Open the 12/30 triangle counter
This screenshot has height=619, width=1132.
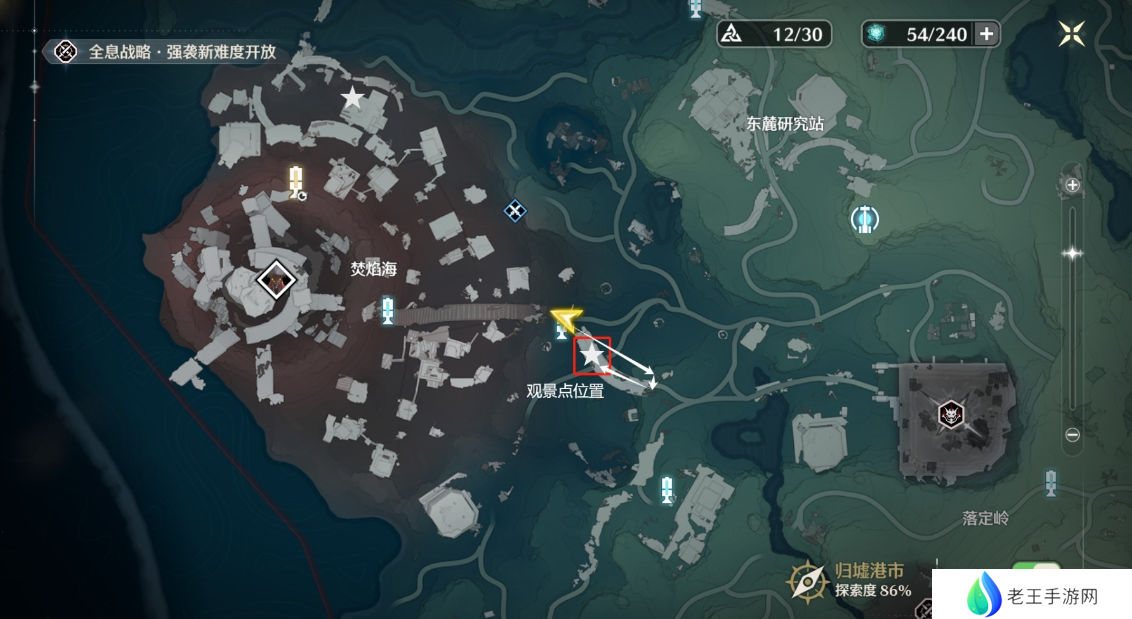(x=774, y=35)
